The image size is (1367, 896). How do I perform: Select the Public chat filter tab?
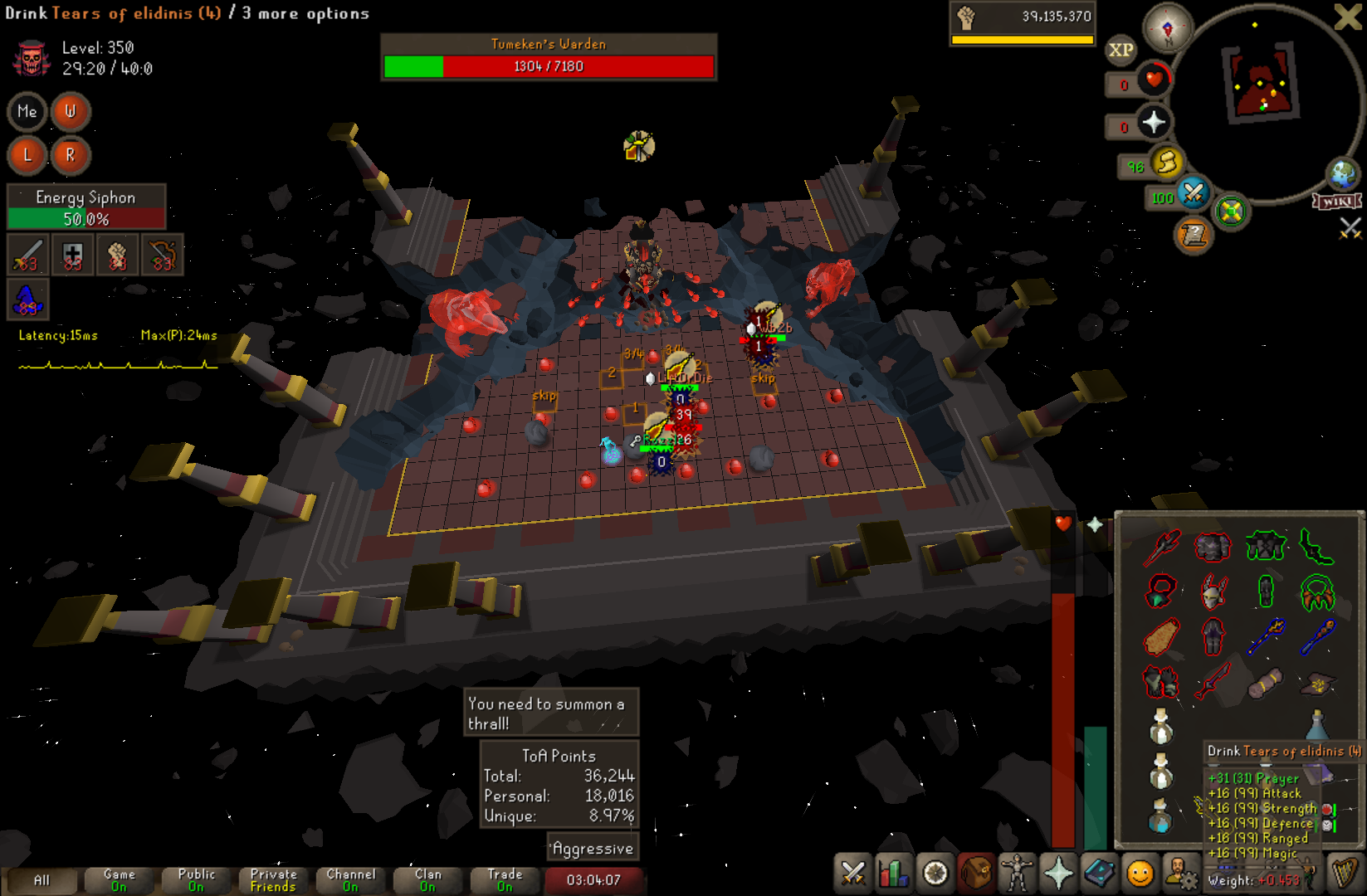pyautogui.click(x=196, y=880)
